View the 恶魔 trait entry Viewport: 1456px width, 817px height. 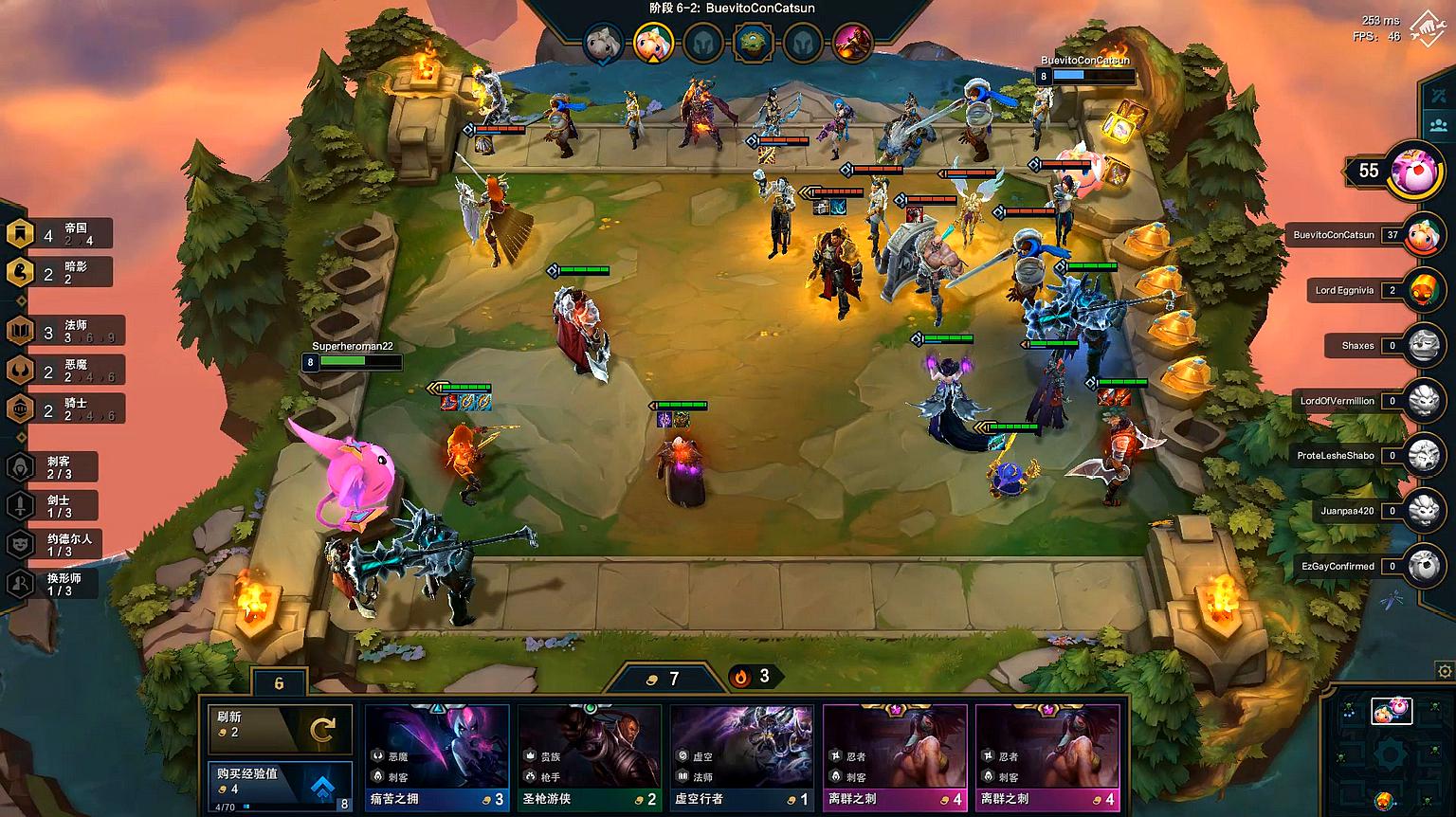[x=64, y=370]
